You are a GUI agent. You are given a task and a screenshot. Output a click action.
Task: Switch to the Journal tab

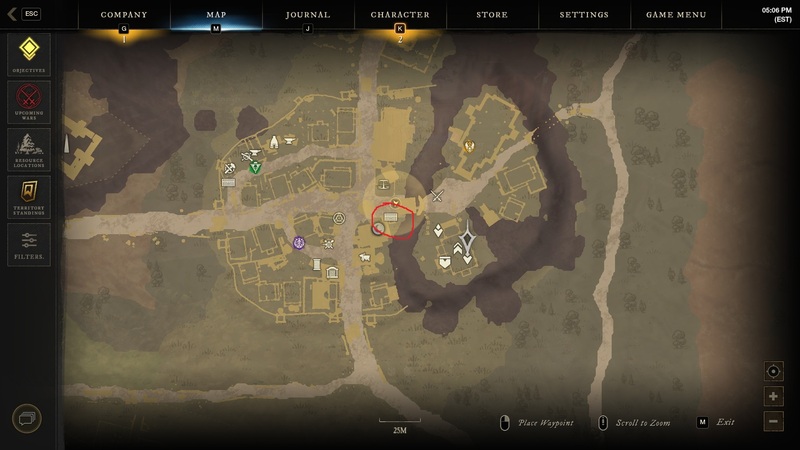pos(308,15)
